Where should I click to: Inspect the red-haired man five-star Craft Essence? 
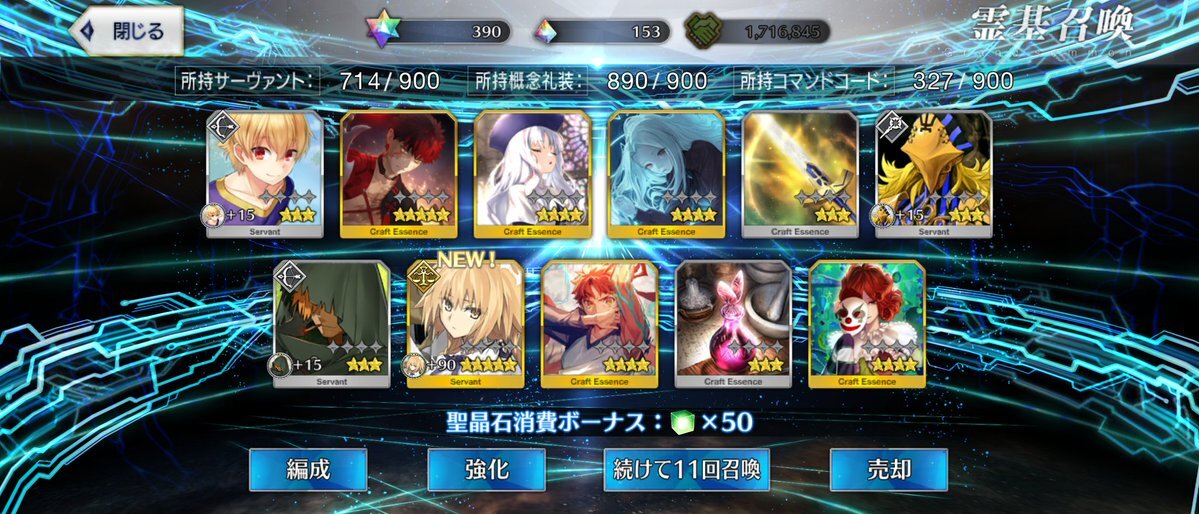pyautogui.click(x=398, y=174)
